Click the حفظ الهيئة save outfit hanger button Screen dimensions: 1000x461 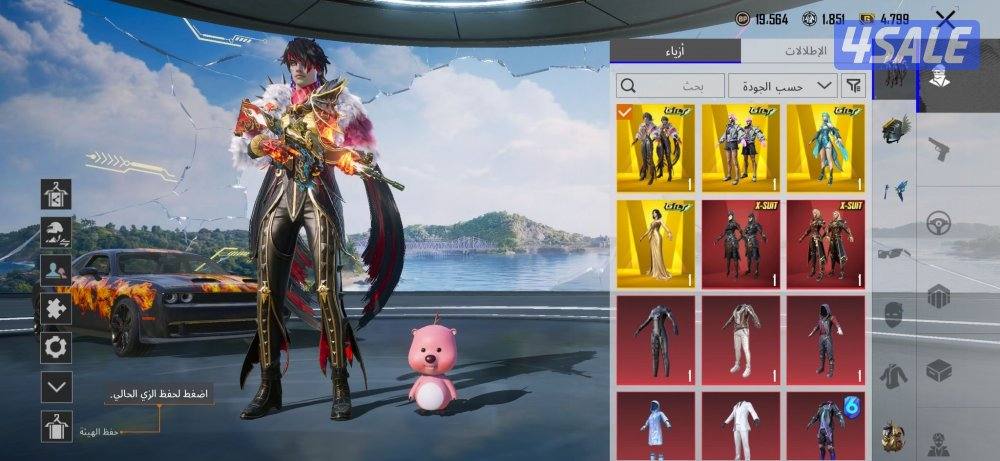coord(57,427)
